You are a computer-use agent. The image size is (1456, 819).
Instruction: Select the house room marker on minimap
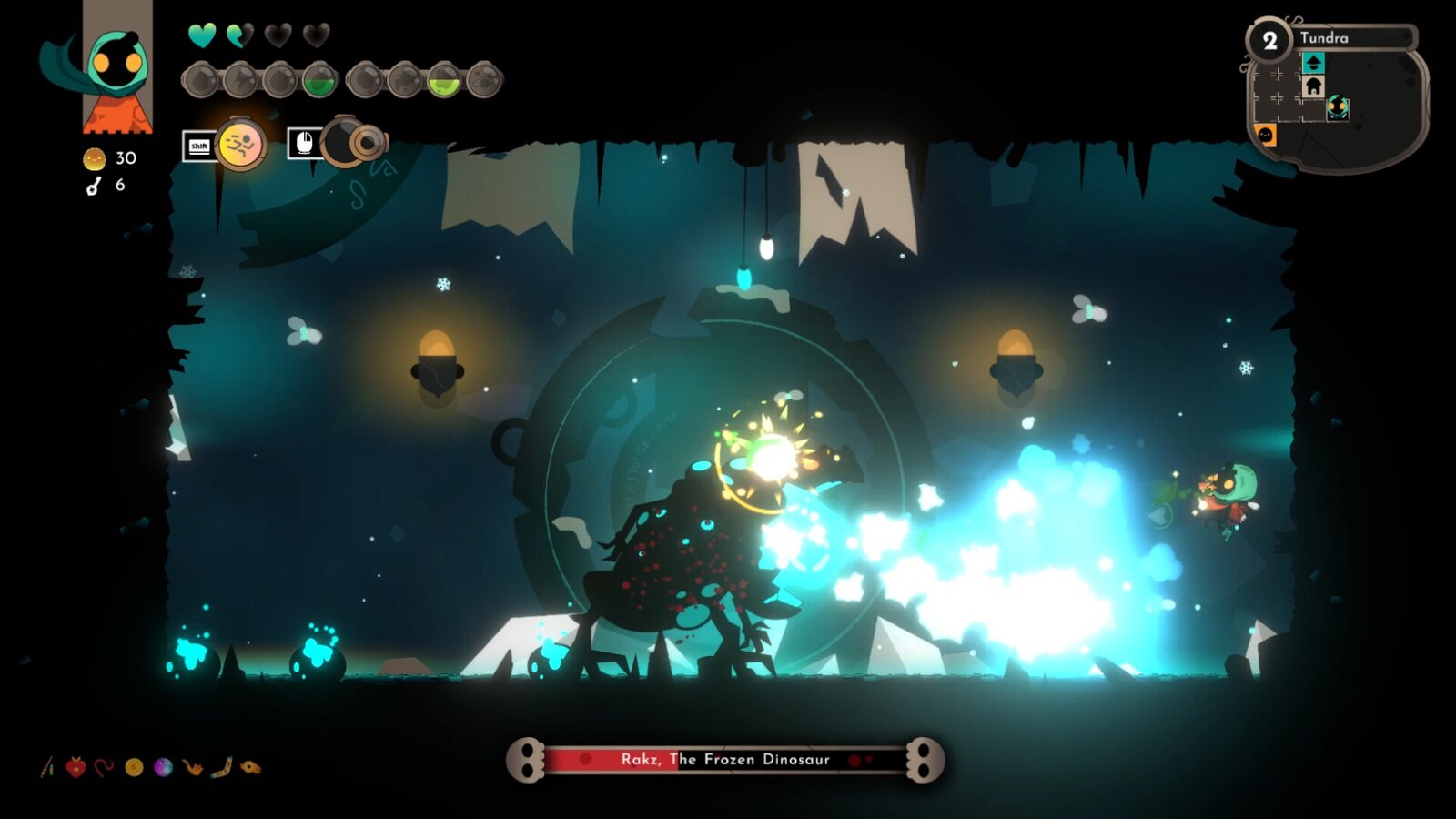(1312, 86)
